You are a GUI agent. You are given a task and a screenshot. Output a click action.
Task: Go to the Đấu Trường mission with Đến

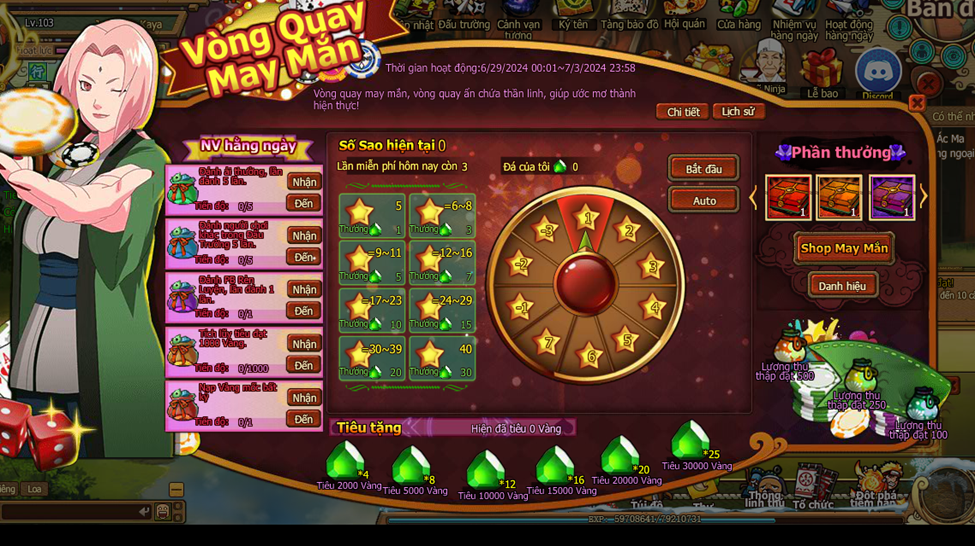tap(304, 257)
